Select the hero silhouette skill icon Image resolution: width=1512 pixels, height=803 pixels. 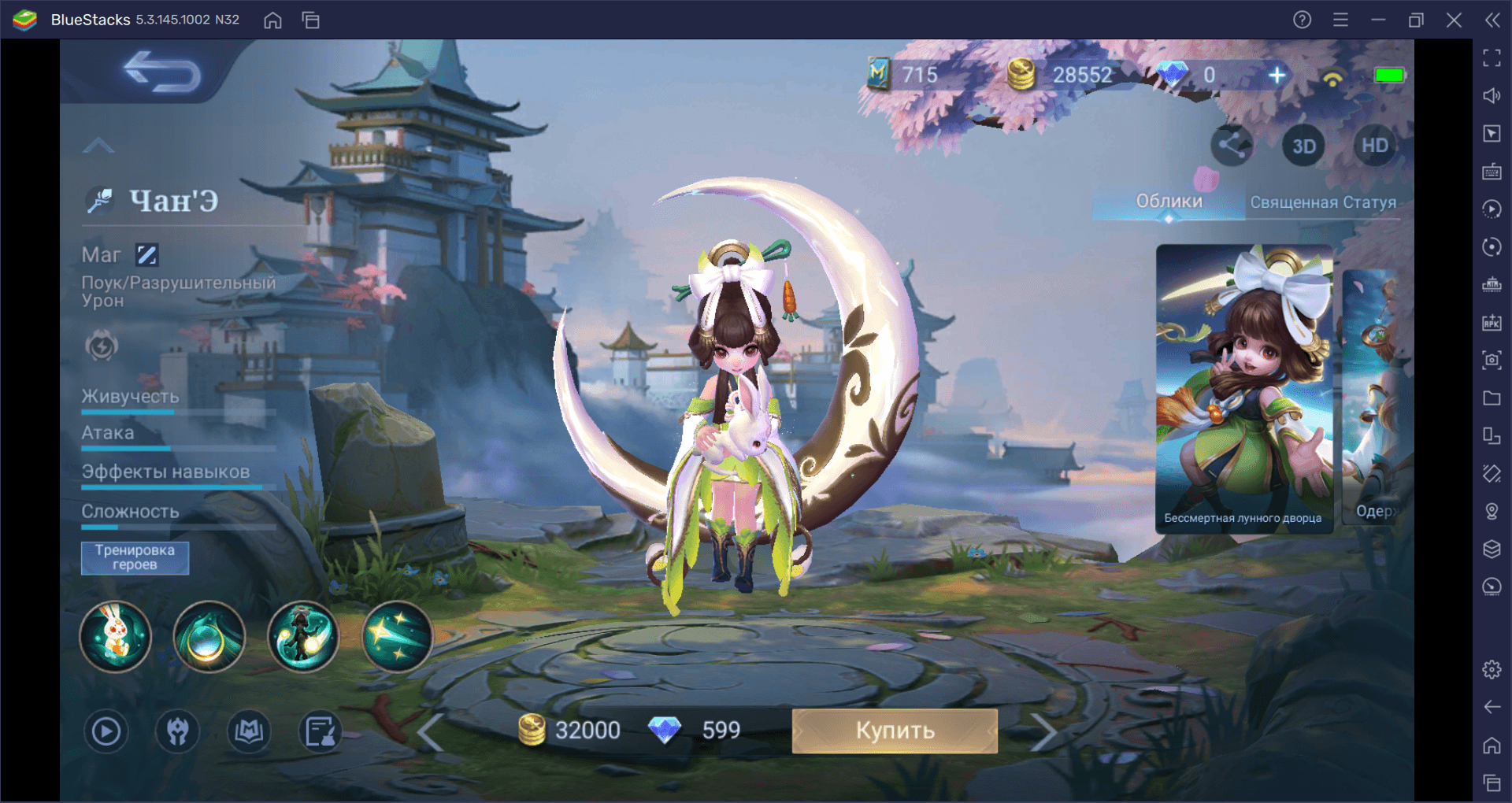pos(303,636)
